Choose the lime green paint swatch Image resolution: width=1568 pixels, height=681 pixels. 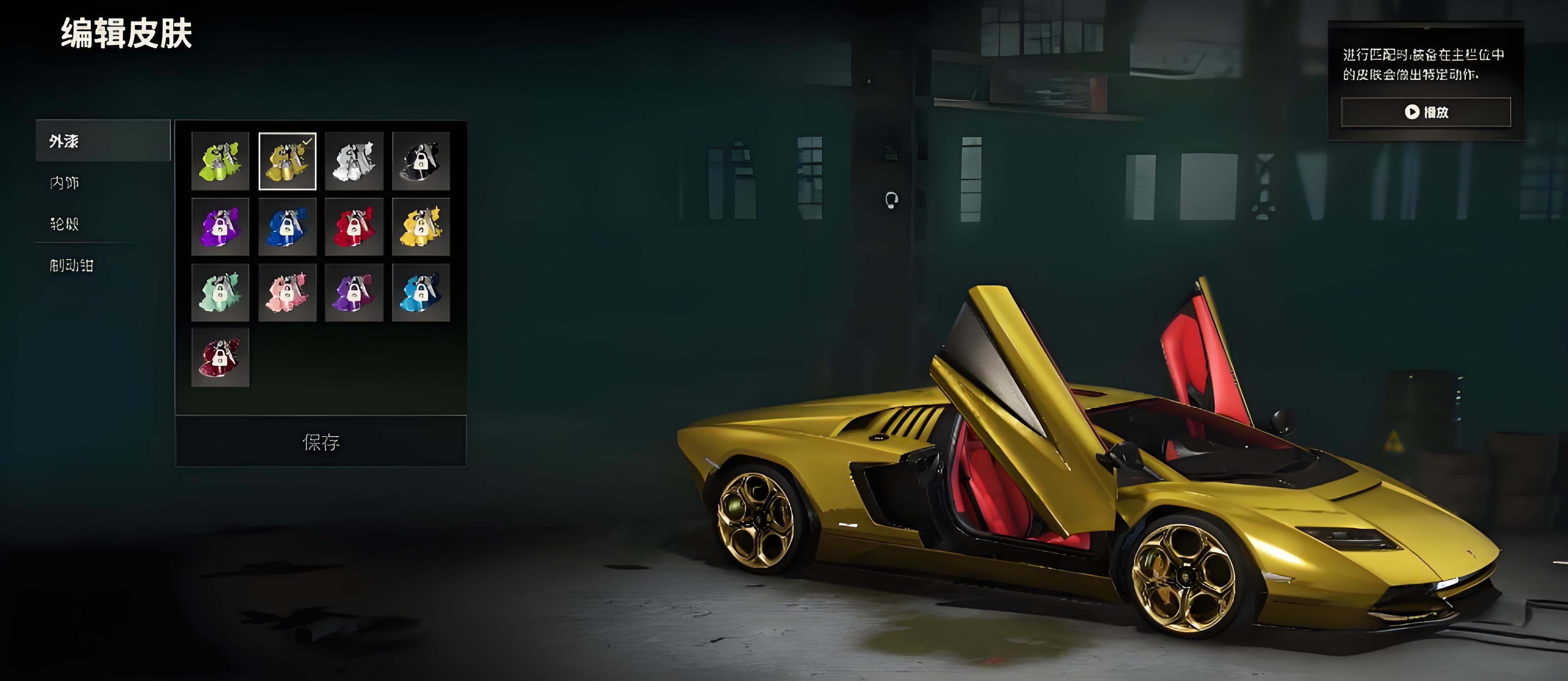coord(220,161)
